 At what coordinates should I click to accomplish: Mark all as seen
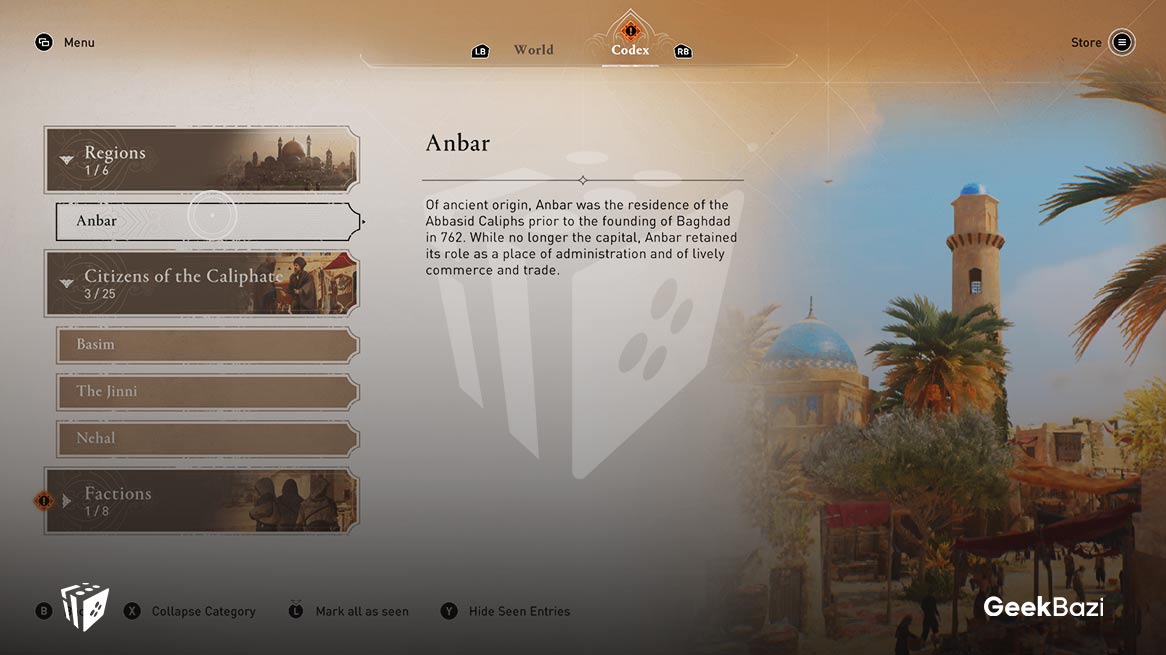pos(361,611)
